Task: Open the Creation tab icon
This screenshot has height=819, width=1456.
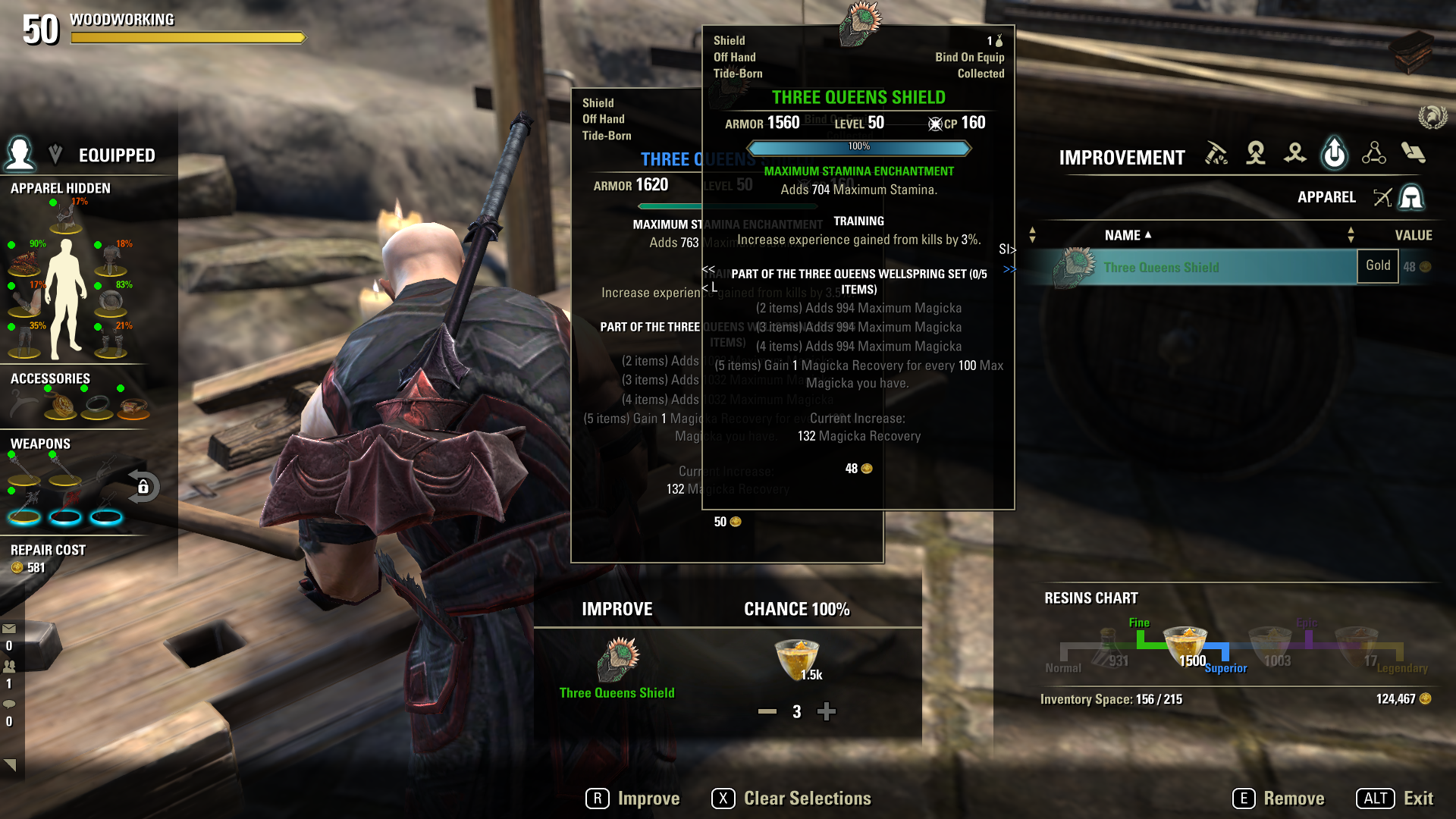Action: click(x=1256, y=154)
